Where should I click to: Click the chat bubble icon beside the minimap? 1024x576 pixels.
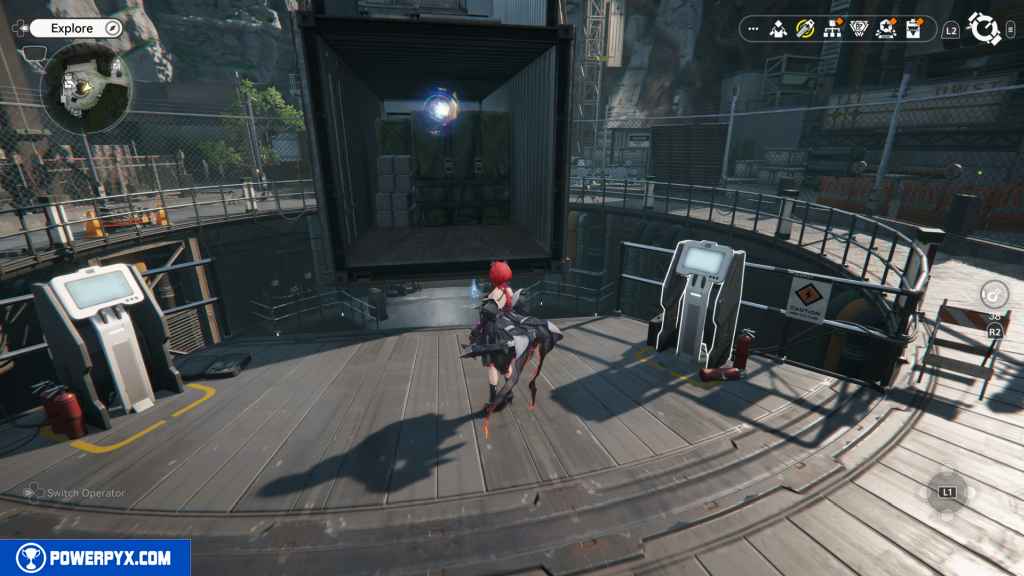[35, 54]
